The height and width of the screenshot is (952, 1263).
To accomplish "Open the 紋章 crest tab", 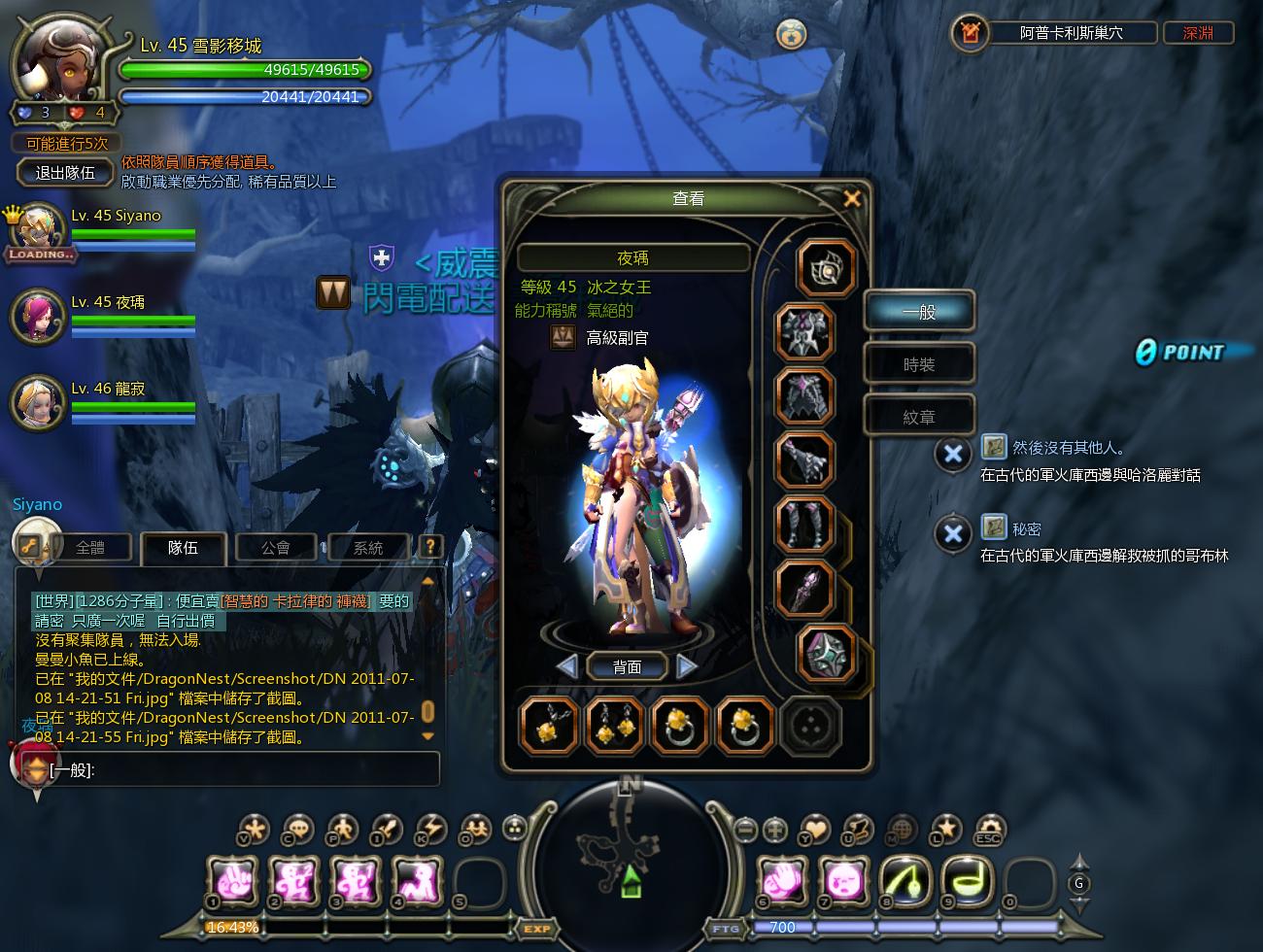I will pyautogui.click(x=918, y=417).
